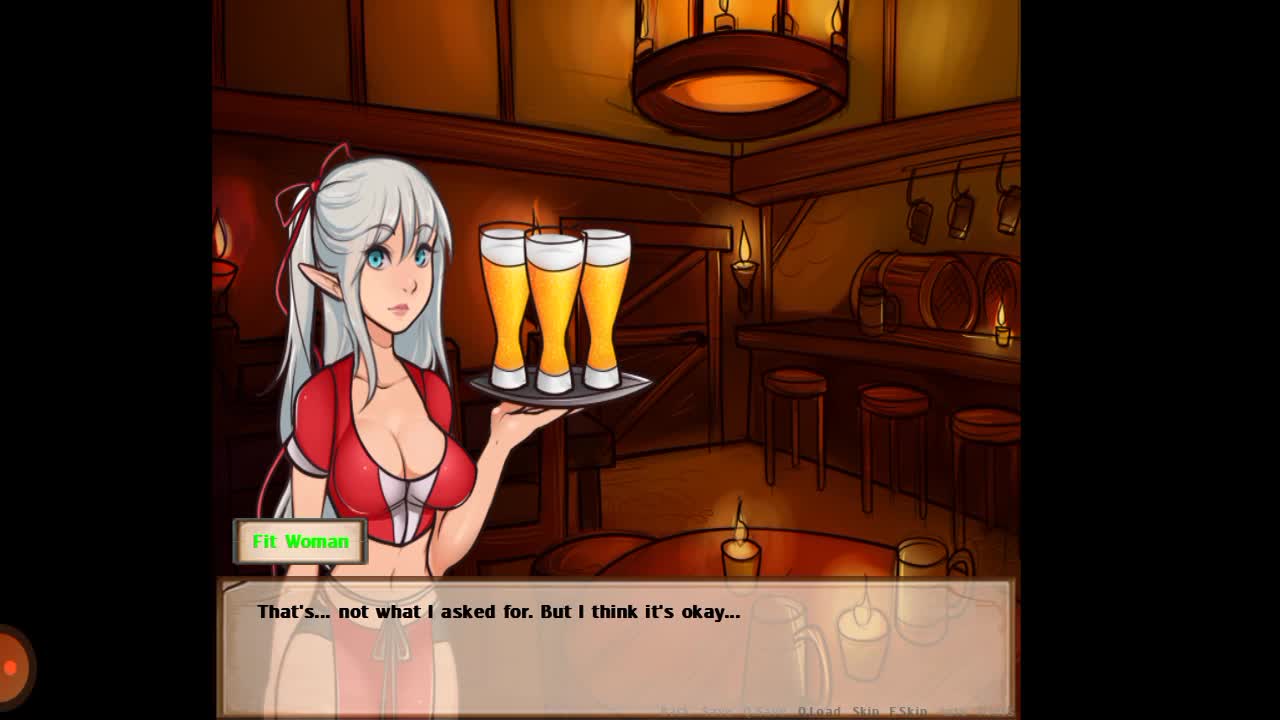Activate F.Skin in the quick menu

(908, 711)
